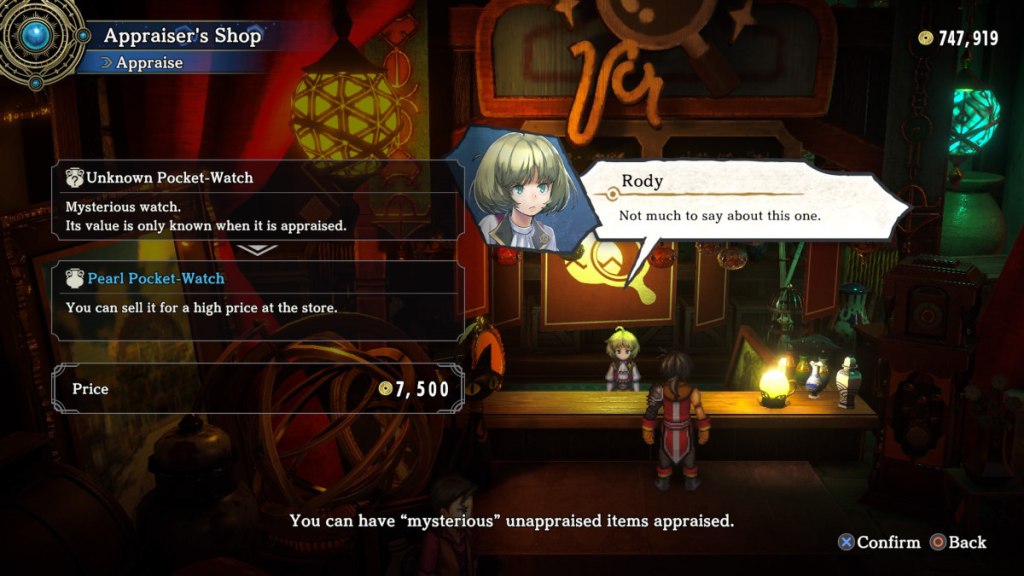Advance Rody's dialogue speech bubble
Viewport: 1024px width, 576px height.
point(740,201)
